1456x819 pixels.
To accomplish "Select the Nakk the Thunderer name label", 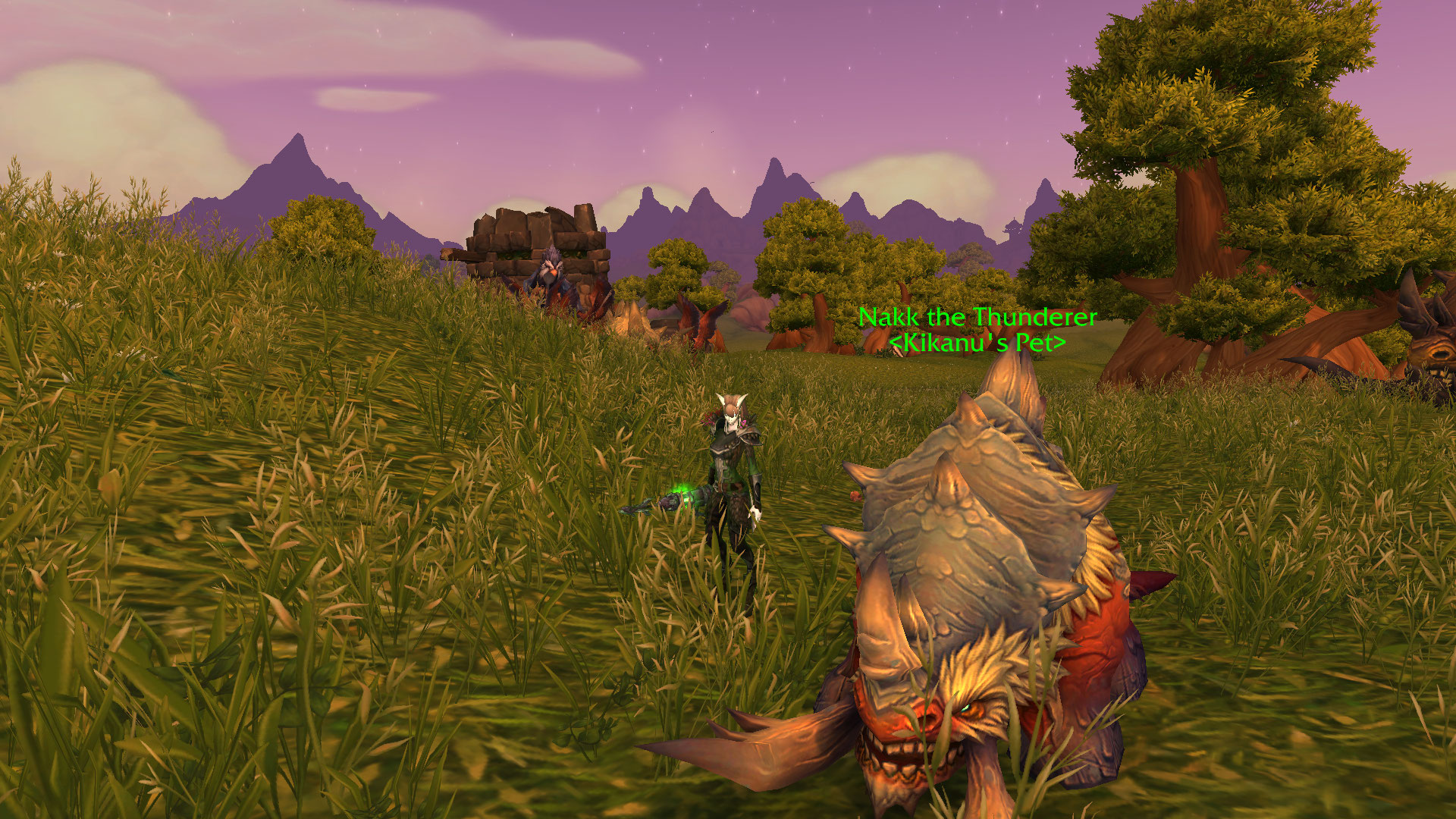I will [x=977, y=317].
